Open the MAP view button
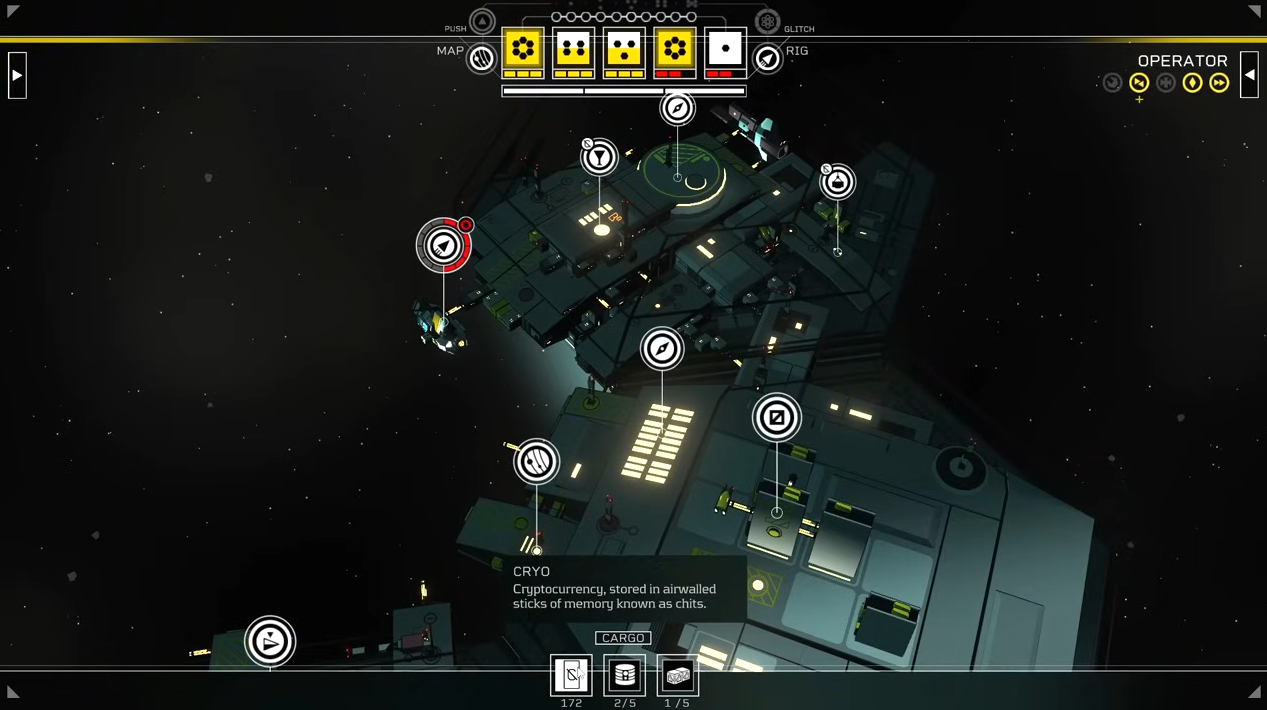Viewport: 1267px width, 710px height. (481, 59)
